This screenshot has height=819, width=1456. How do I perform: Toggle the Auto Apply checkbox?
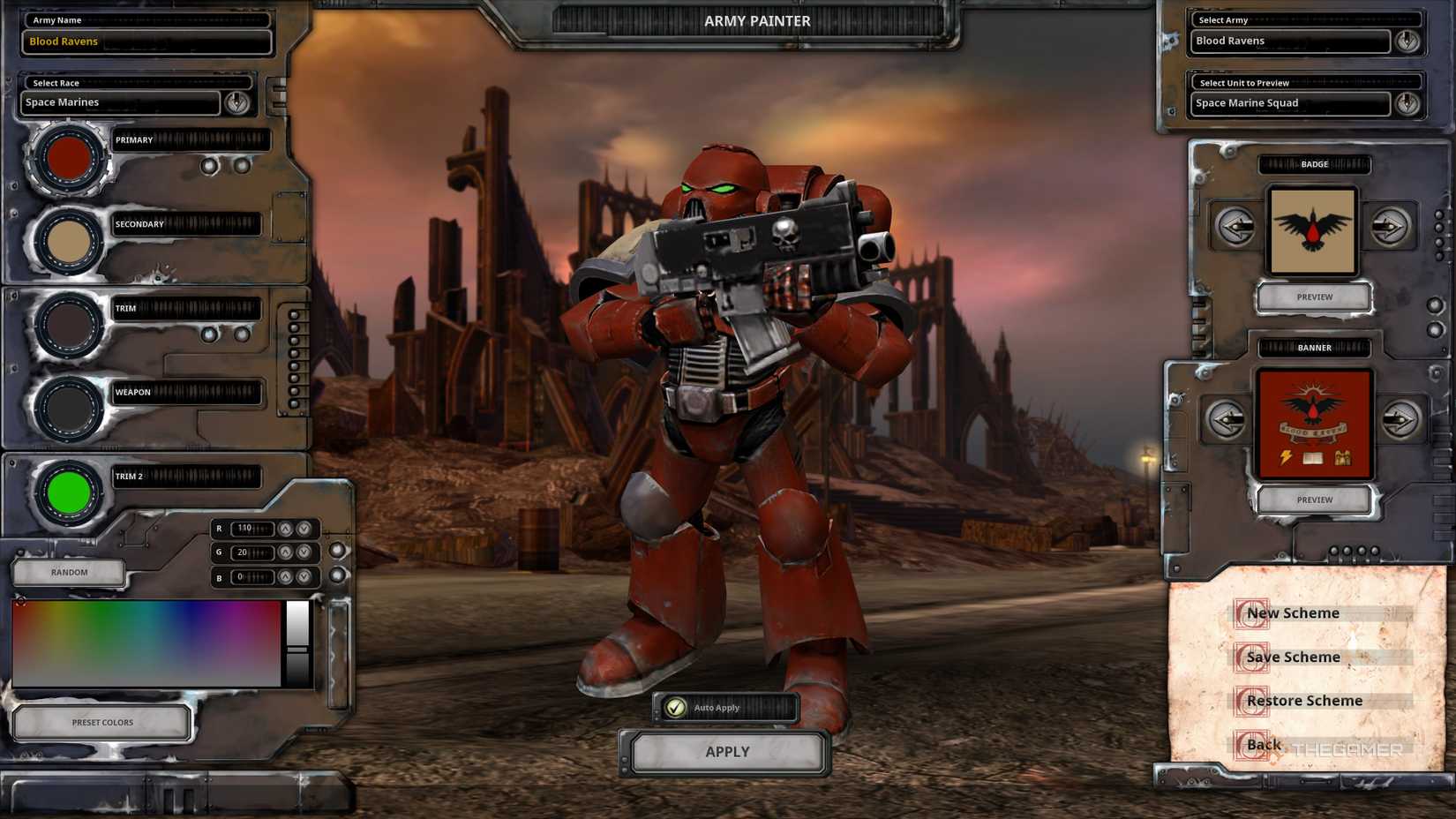[x=676, y=707]
